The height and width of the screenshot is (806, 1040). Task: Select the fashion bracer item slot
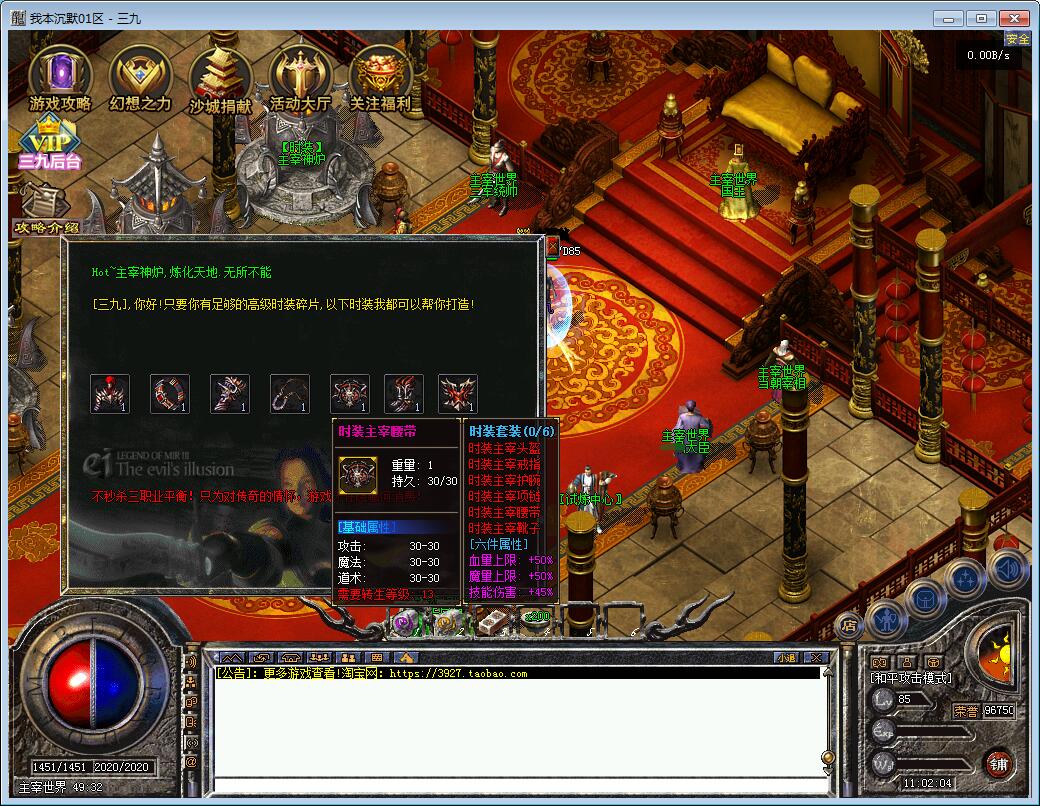click(x=230, y=394)
